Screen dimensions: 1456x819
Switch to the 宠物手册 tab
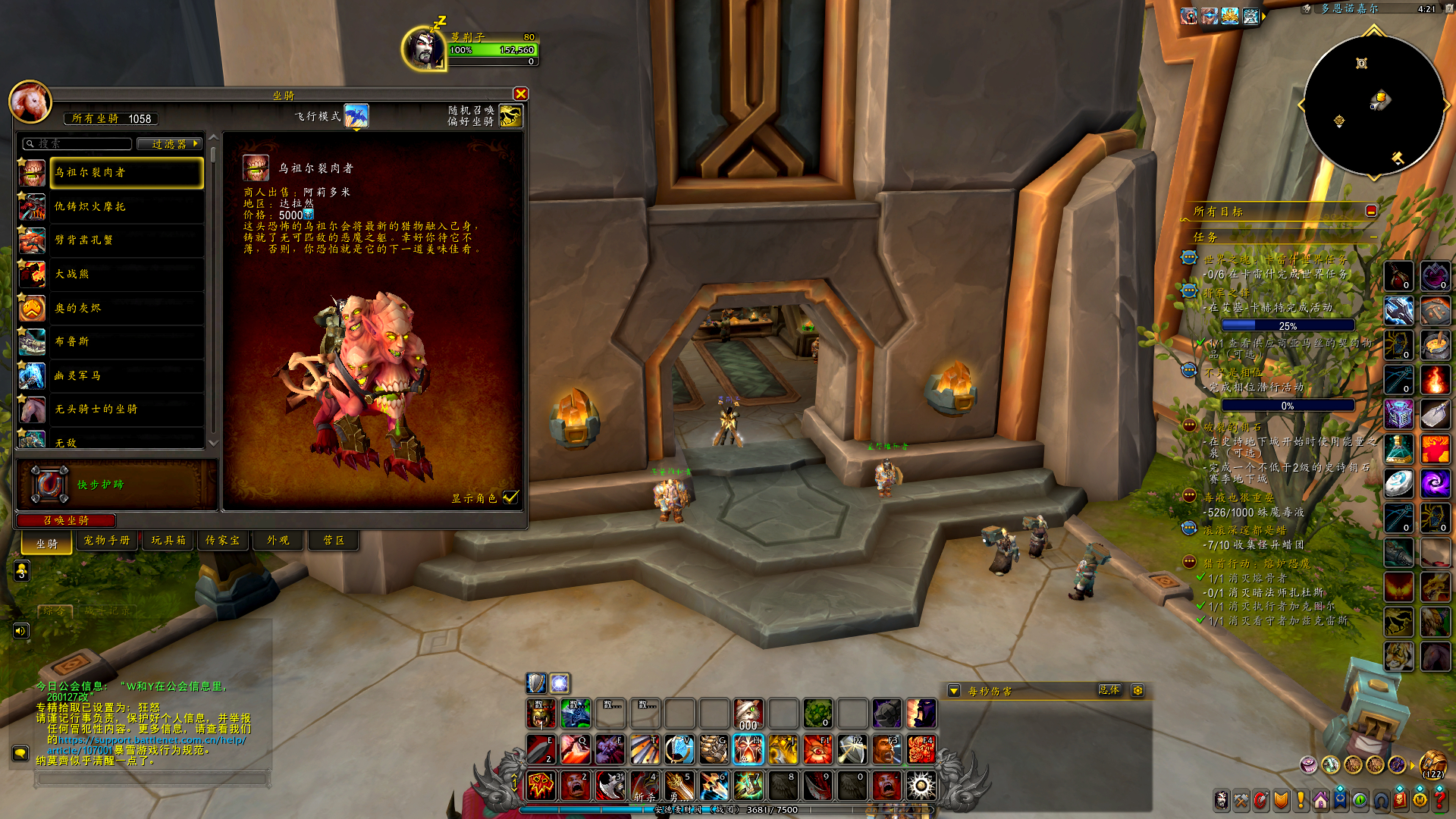107,540
